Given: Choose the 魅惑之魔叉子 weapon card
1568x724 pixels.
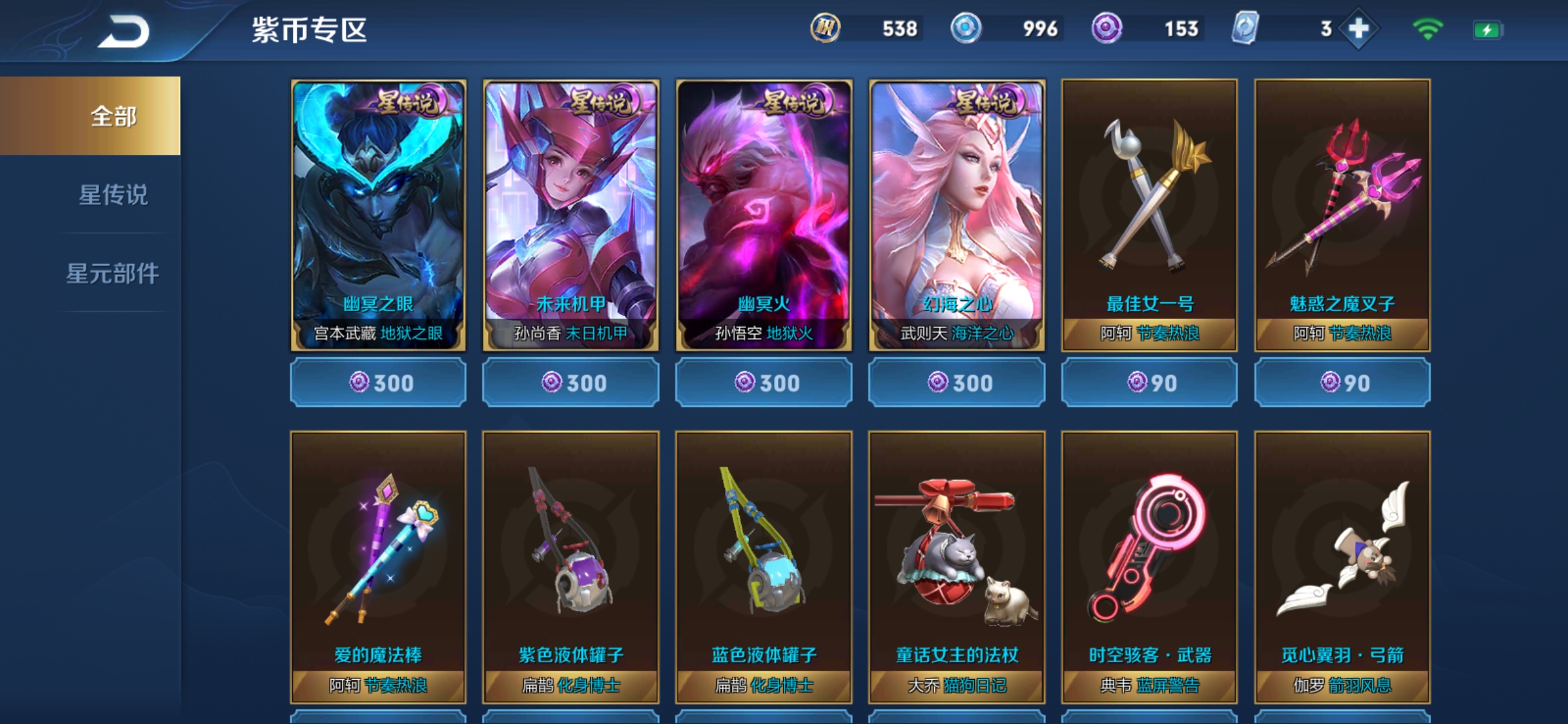Looking at the screenshot, I should 1342,215.
